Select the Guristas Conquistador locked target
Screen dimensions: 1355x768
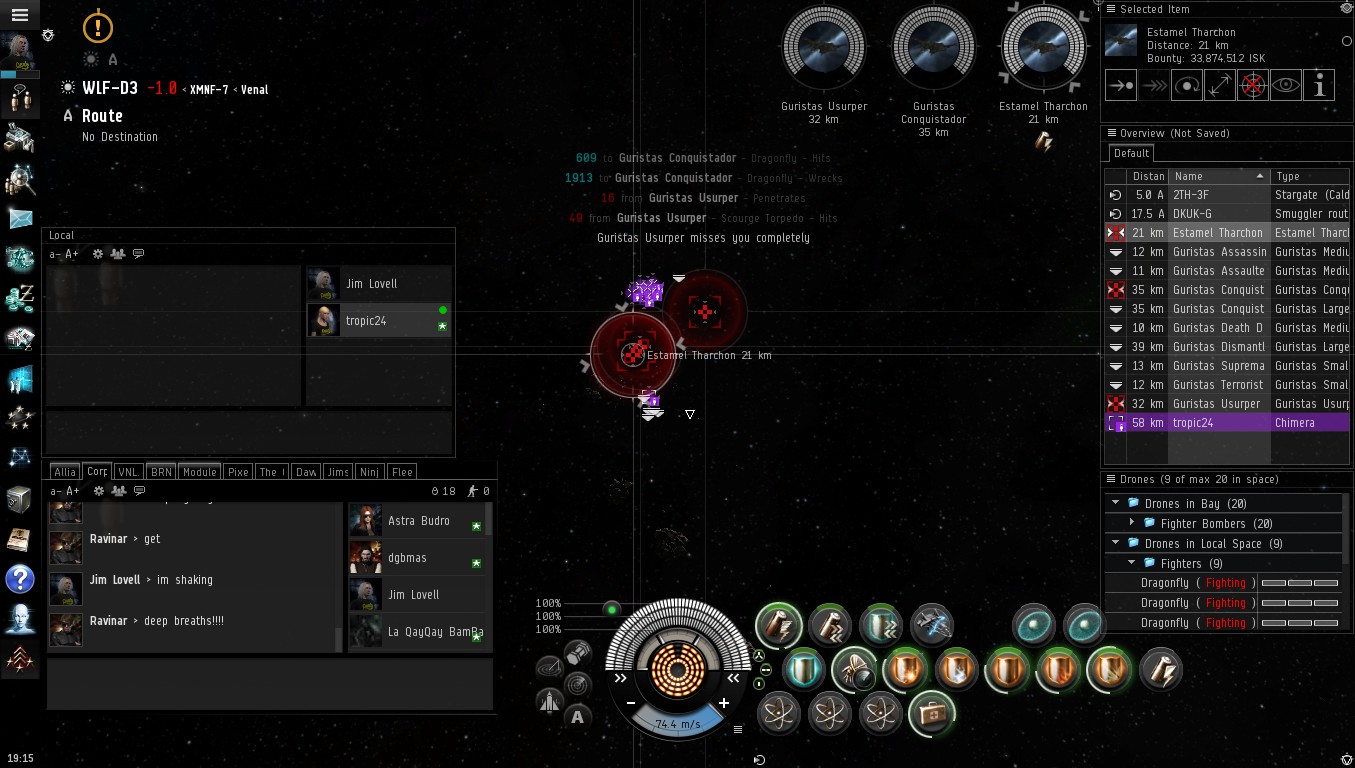click(x=933, y=48)
